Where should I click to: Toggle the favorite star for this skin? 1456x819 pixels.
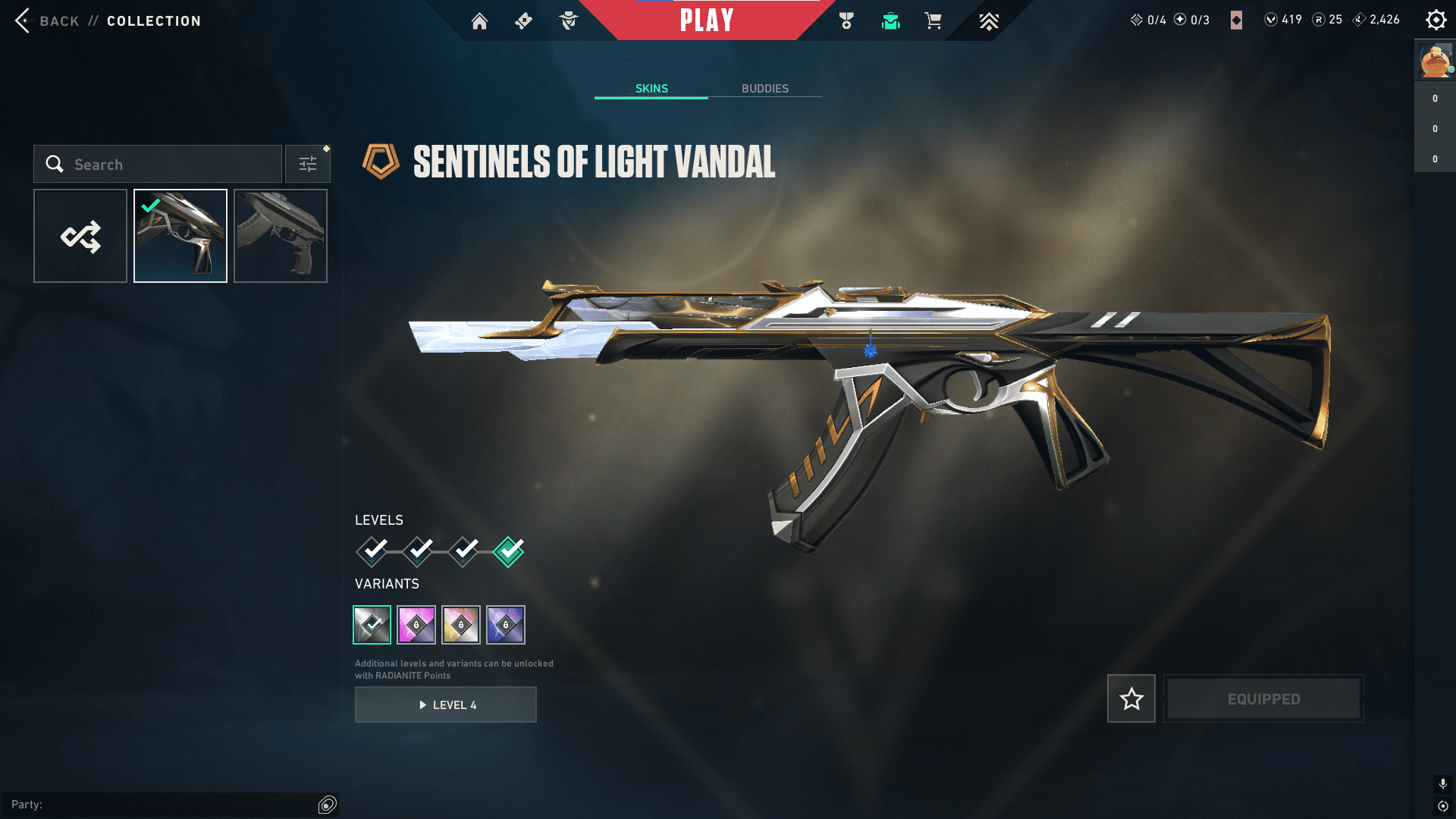(1131, 698)
